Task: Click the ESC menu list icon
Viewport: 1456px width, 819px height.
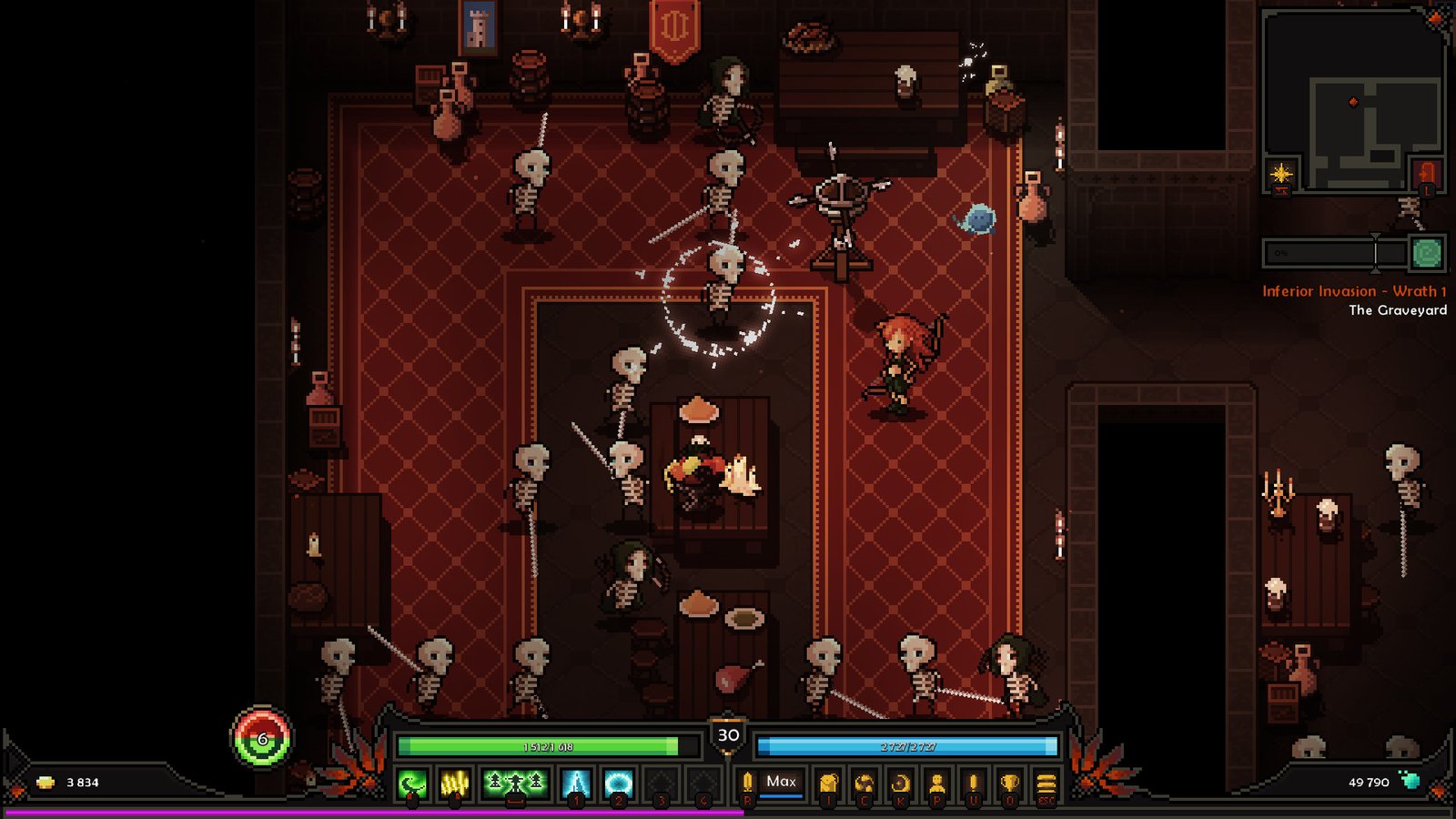Action: [x=1045, y=783]
